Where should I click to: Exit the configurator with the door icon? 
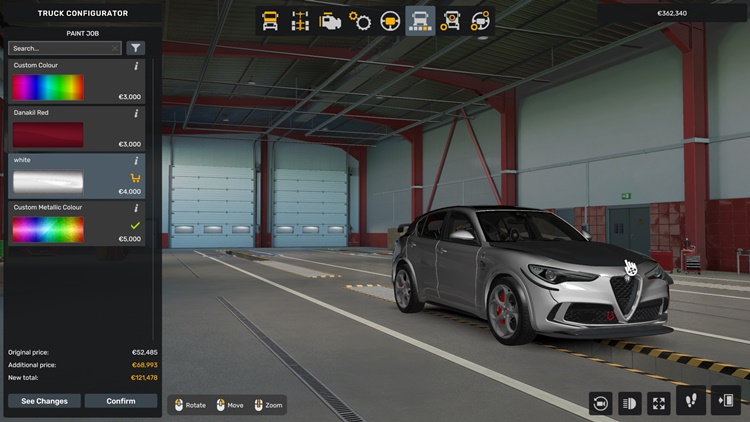tap(726, 401)
